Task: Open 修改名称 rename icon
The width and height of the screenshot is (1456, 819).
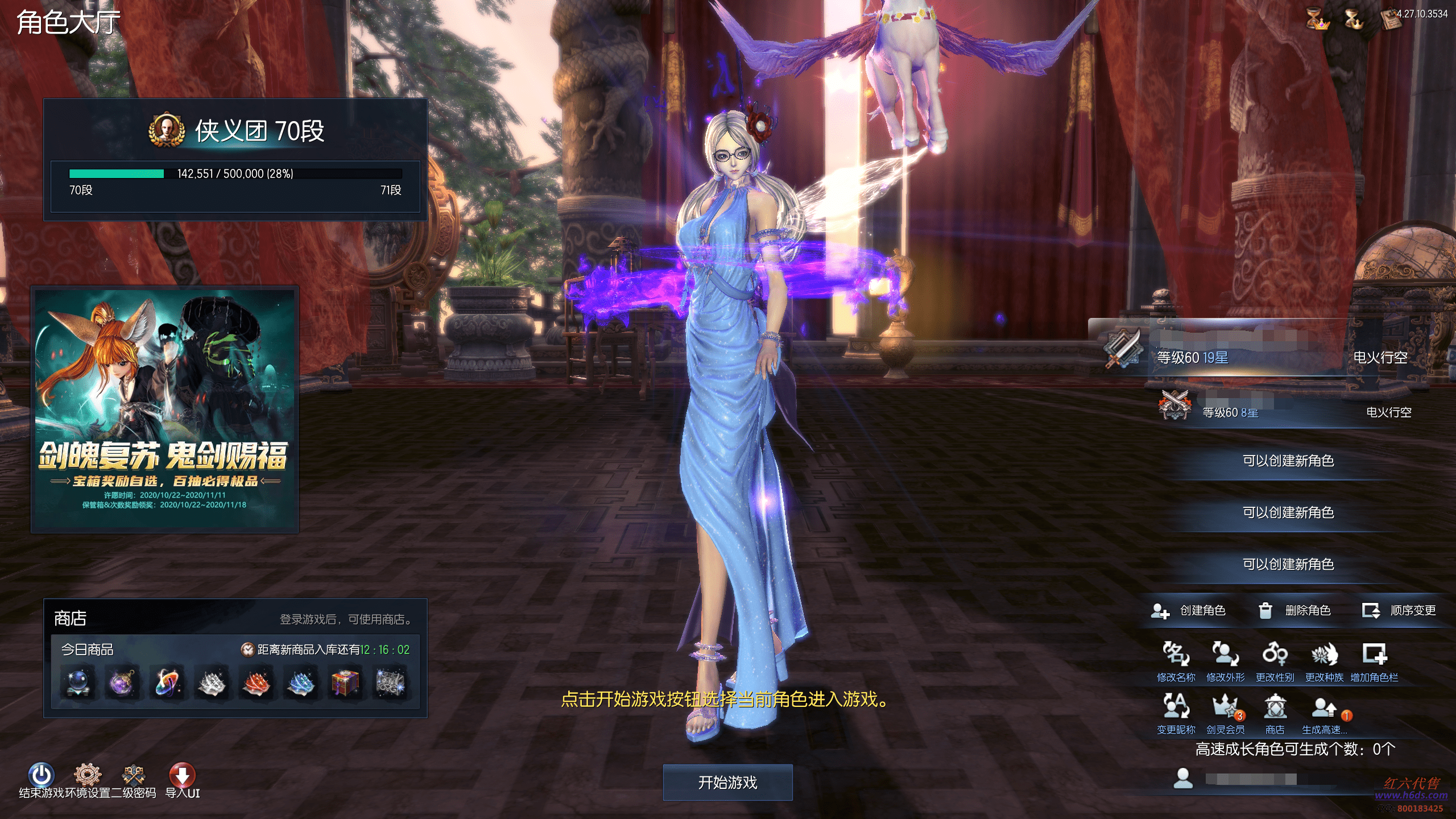Action: coord(1176,655)
